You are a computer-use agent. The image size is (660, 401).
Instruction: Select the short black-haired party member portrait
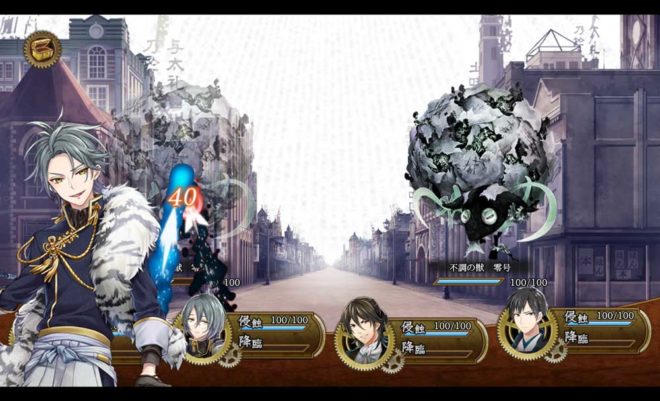(x=527, y=327)
